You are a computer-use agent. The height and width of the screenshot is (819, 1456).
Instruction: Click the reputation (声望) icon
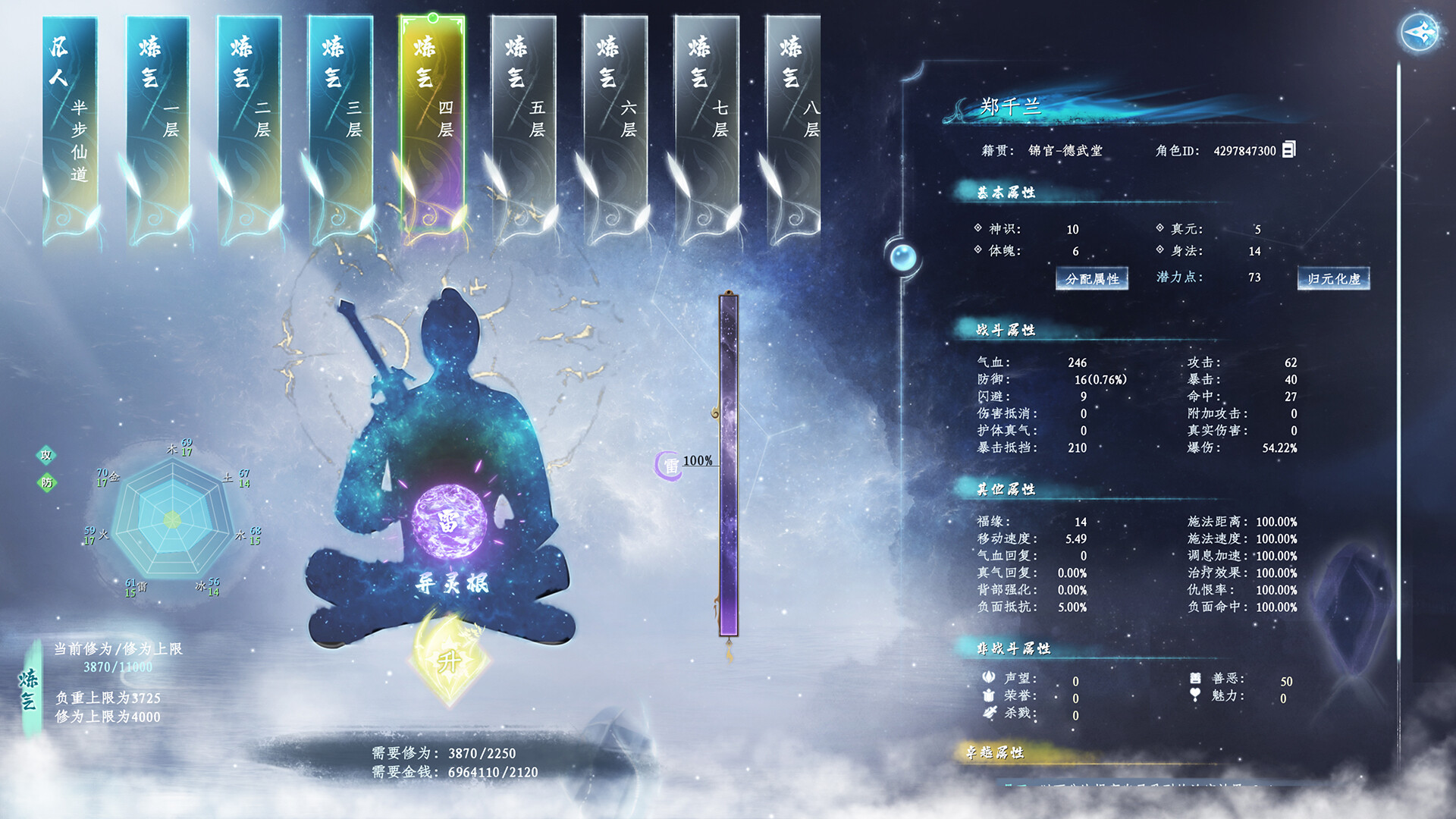988,676
